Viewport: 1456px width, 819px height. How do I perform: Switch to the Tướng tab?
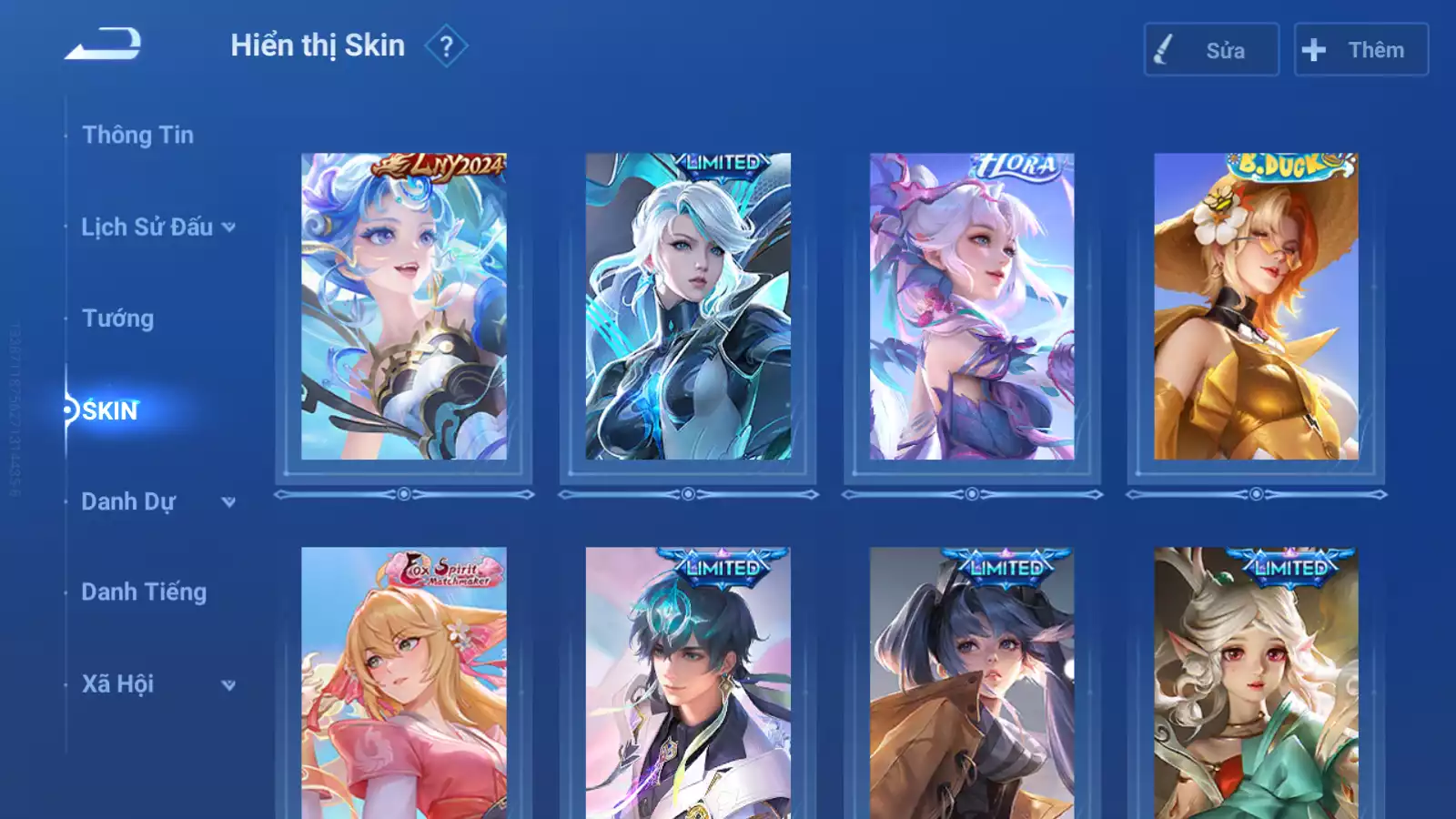[117, 318]
